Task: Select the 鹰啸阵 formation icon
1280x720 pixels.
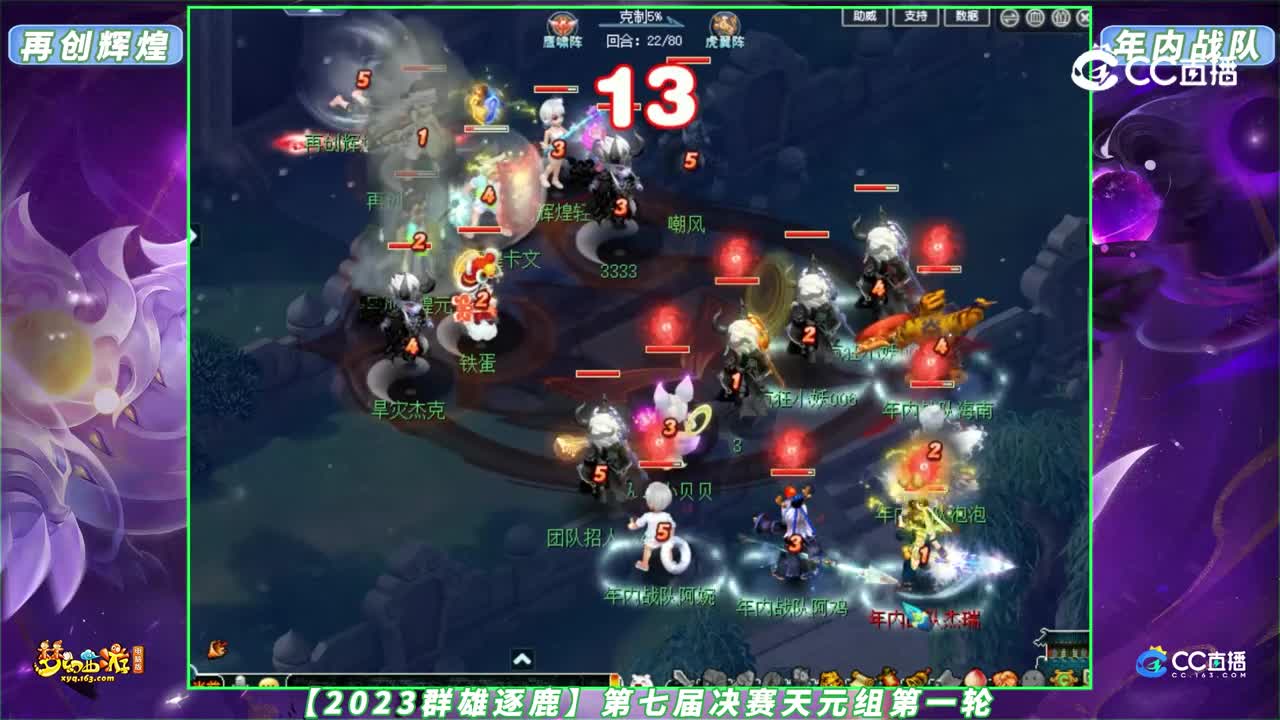Action: (561, 23)
